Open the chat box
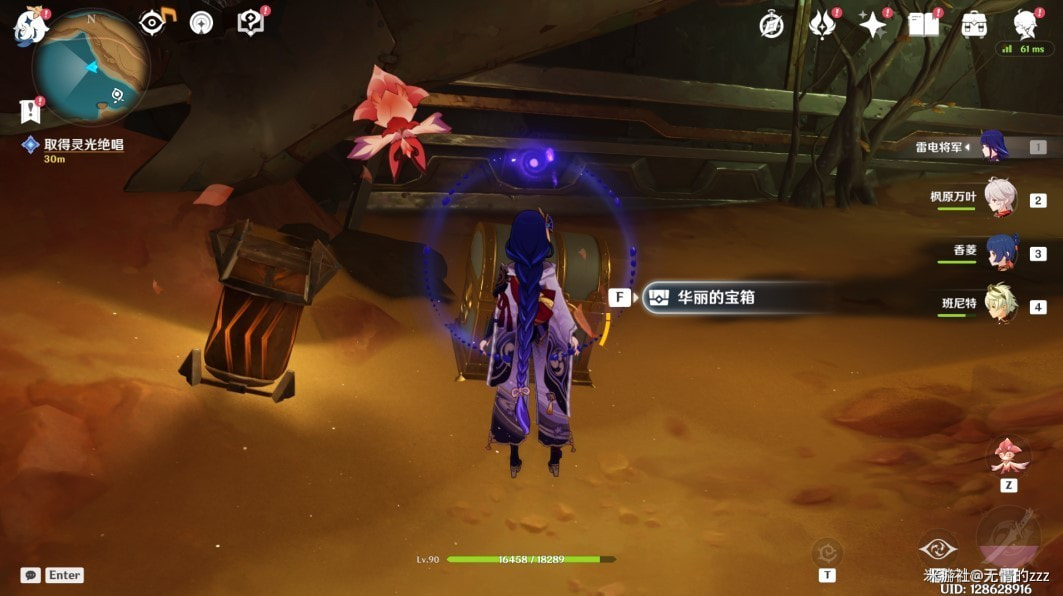This screenshot has width=1063, height=596. (31, 575)
